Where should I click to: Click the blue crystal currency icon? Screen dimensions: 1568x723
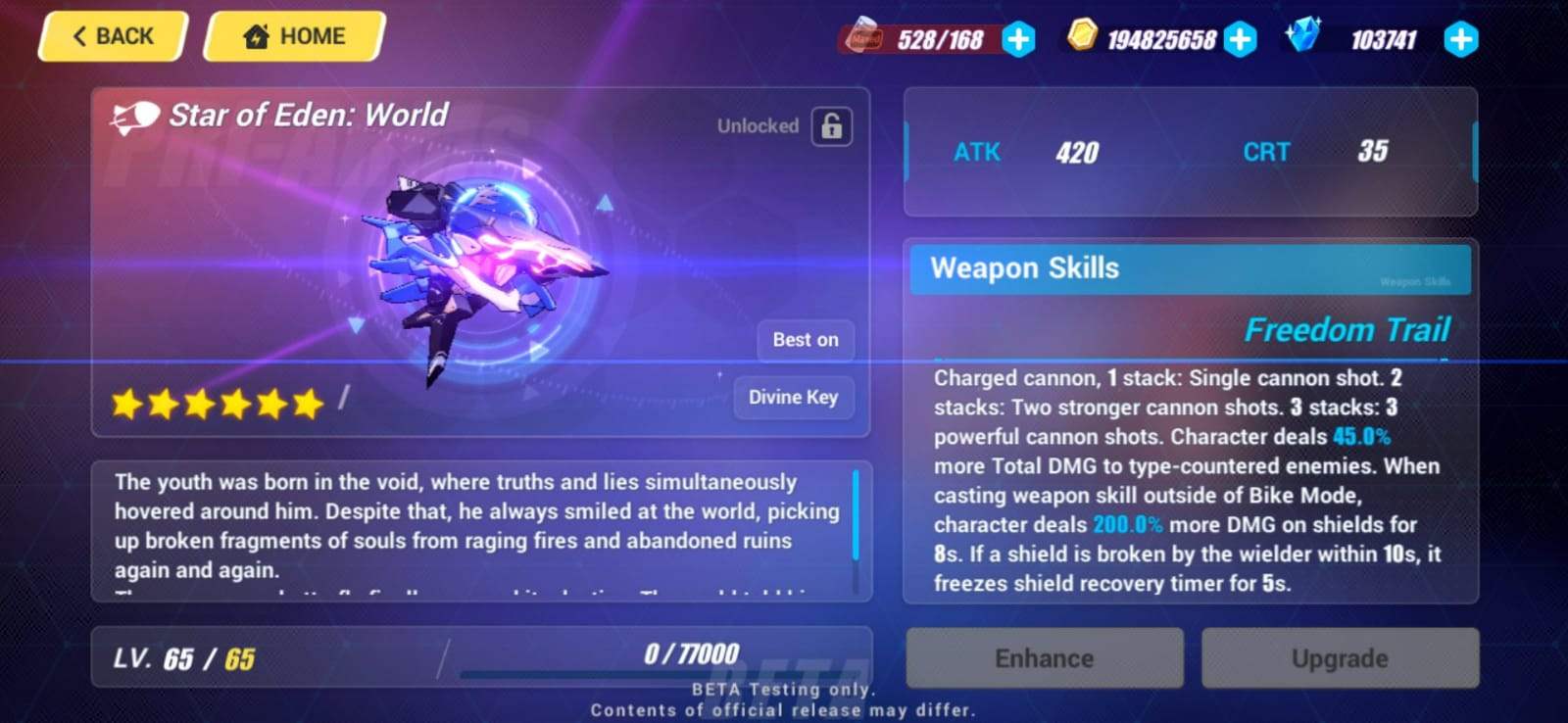[x=1303, y=38]
